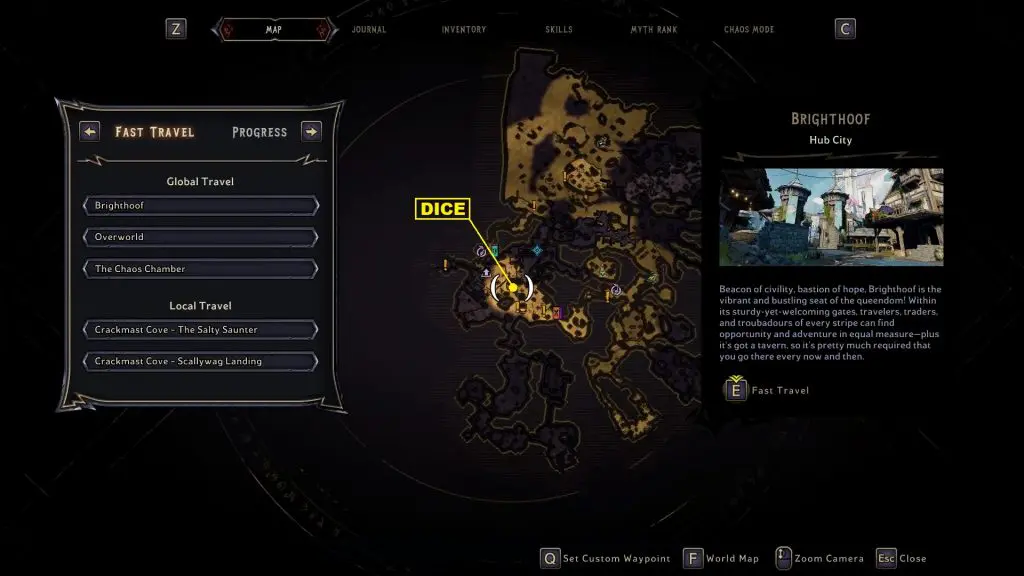Screen dimensions: 1024x576
Task: Select Crackmast Cove - Scallywag Landing
Action: click(x=201, y=361)
